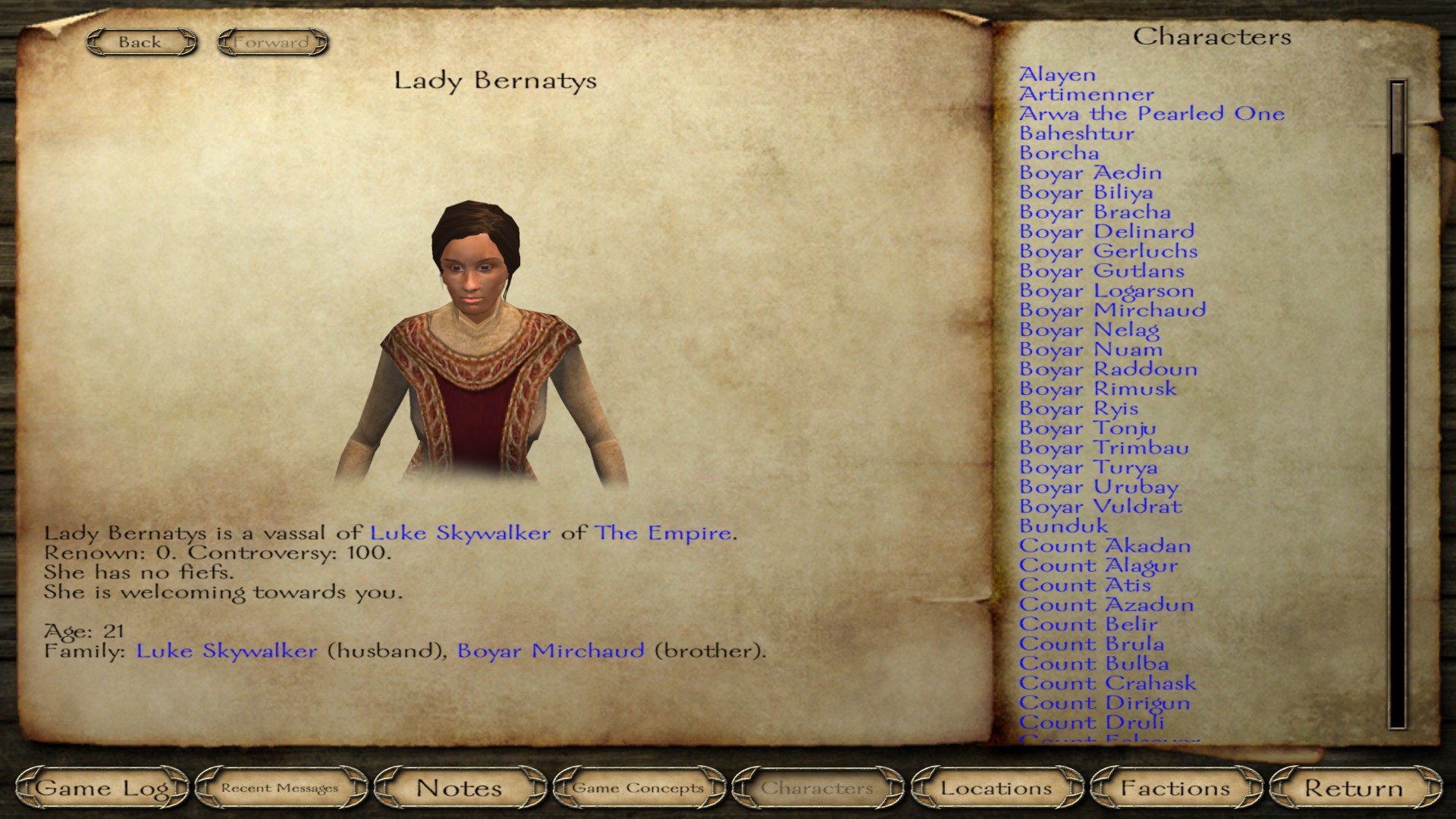The image size is (1456, 819).
Task: Open the Factions tab
Action: coord(1175,788)
